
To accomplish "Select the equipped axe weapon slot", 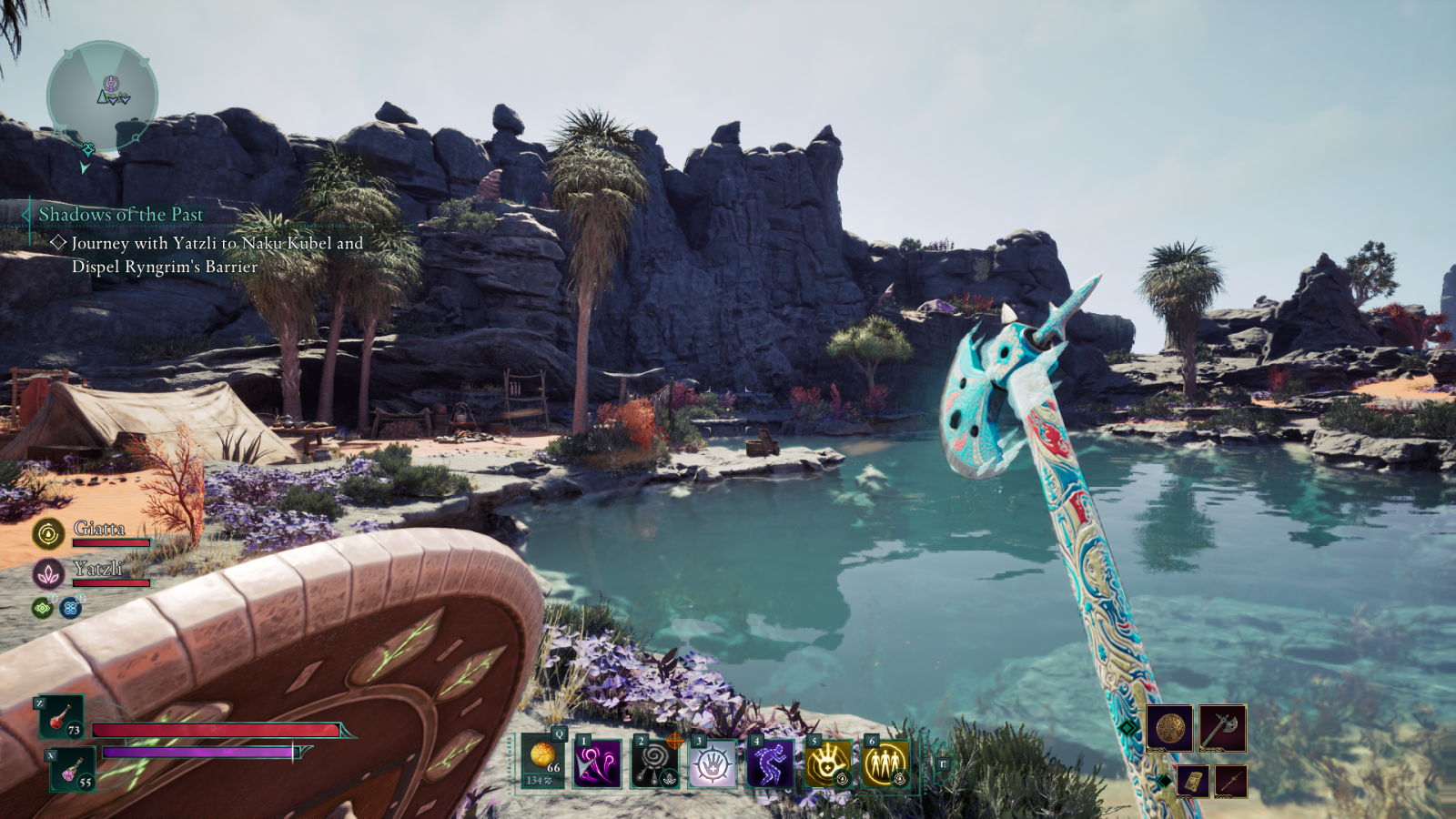I will click(1222, 728).
